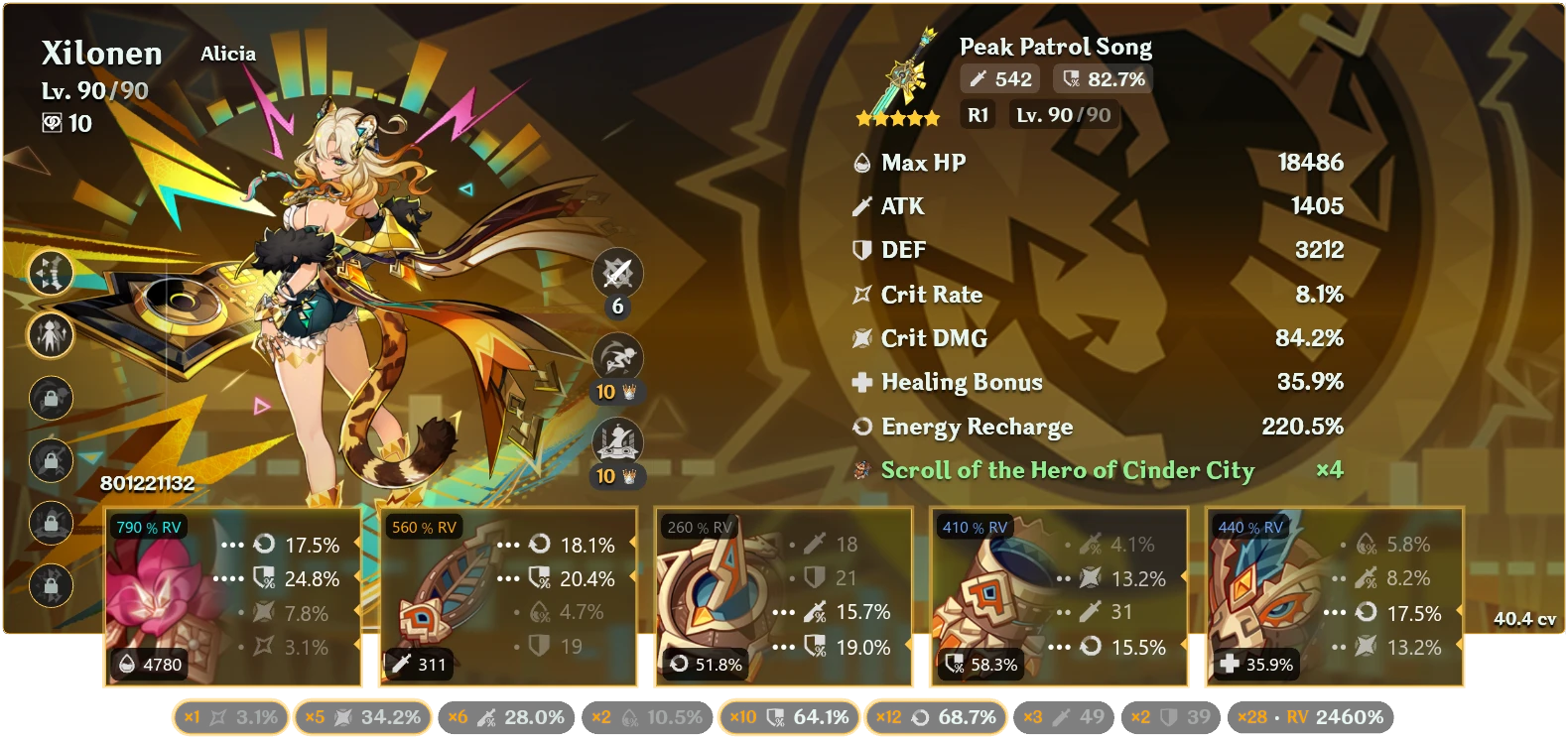Select the goblet artifact showing 58.3% Healing Bonus
Screen dimensions: 1568x741
(x=1058, y=595)
